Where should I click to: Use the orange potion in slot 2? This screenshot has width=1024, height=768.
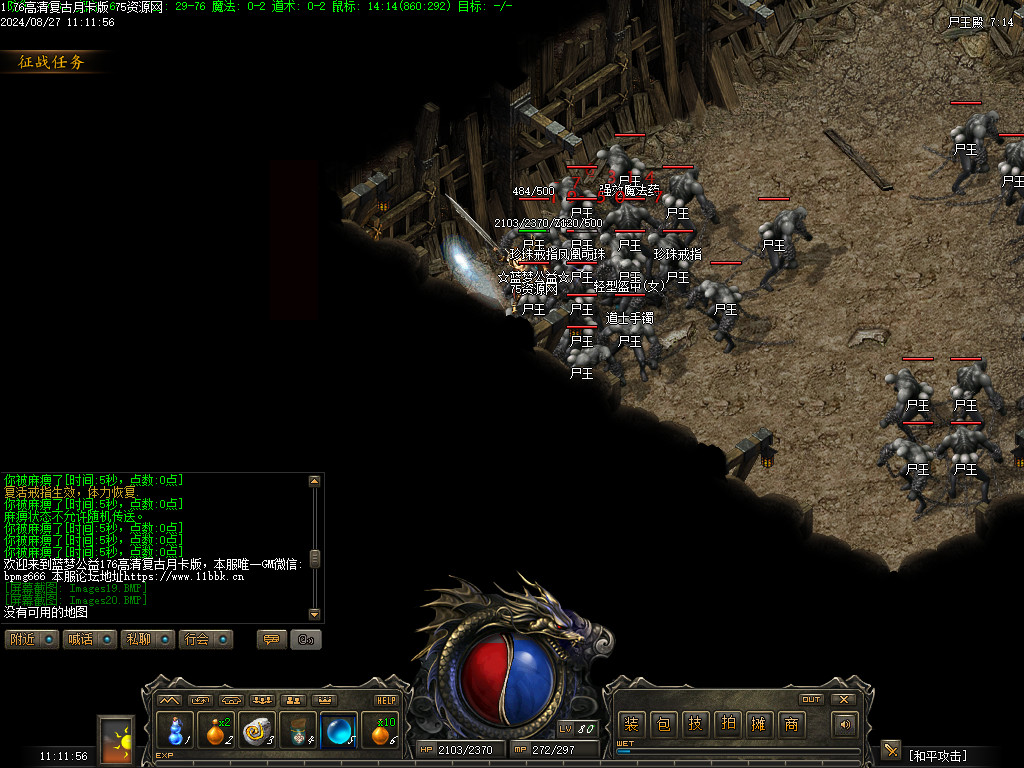coord(215,732)
